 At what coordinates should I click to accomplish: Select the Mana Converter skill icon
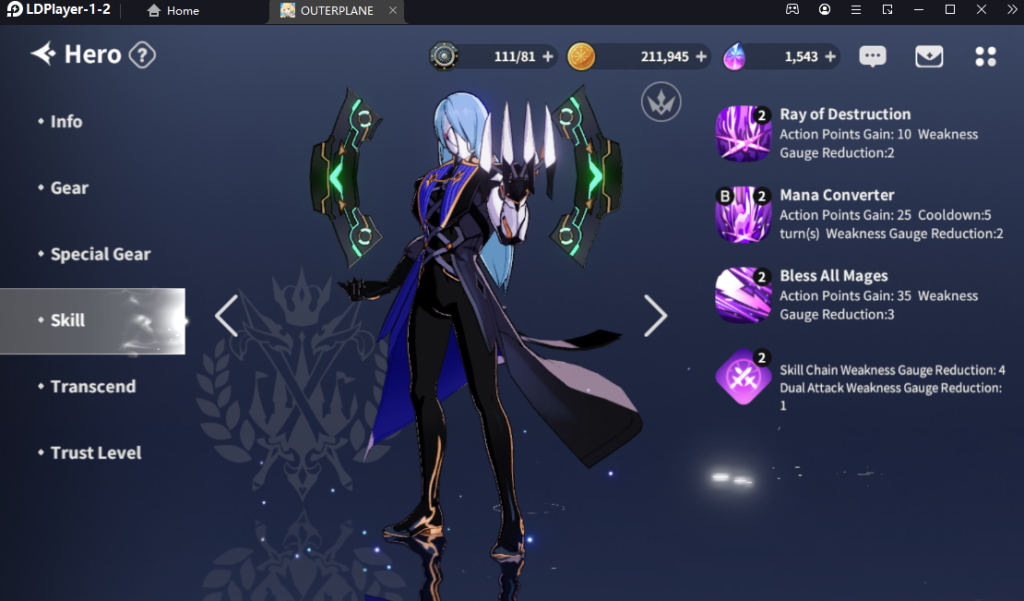743,214
